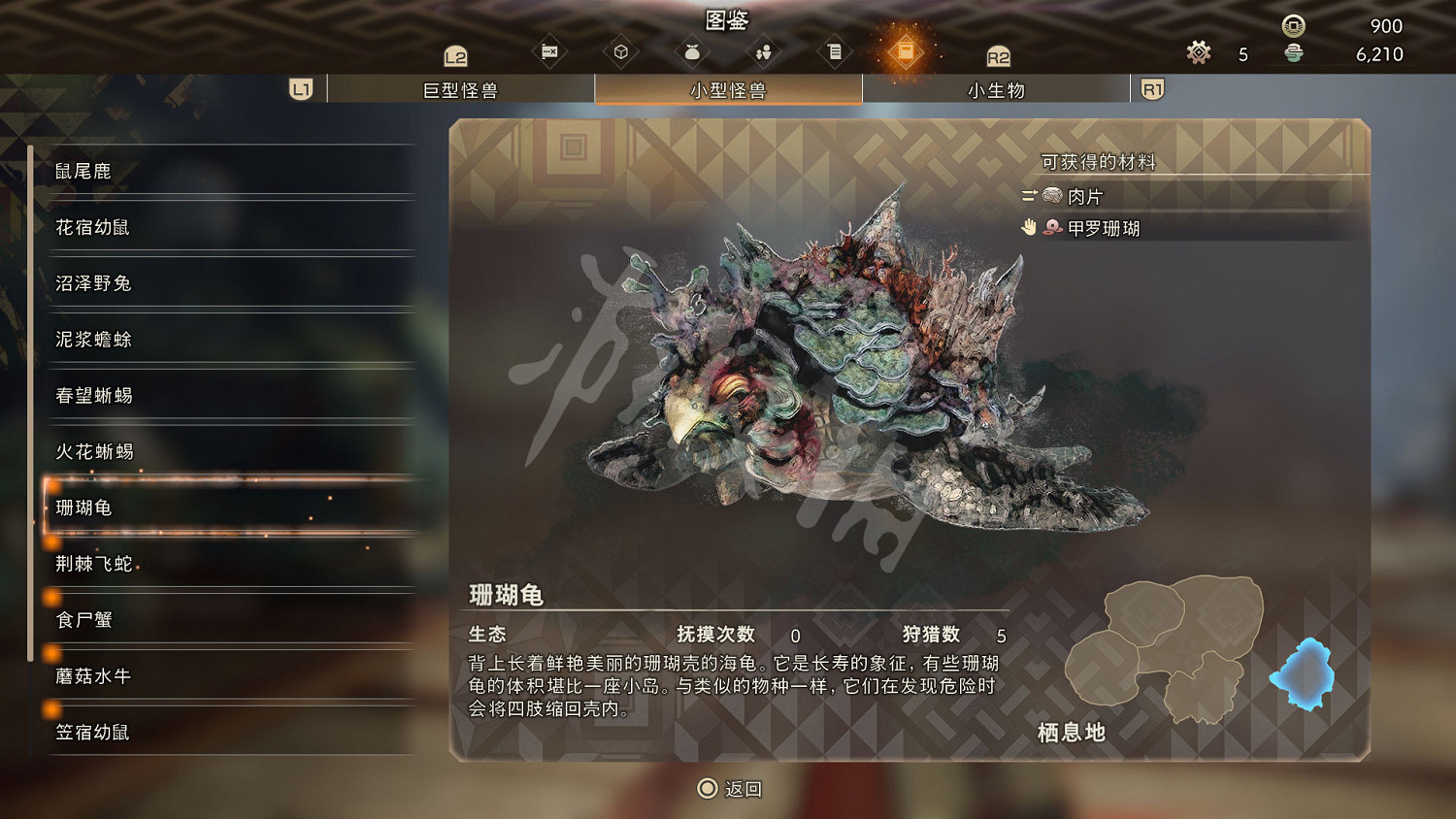Click the 肉片 meat material icon
Image resolution: width=1456 pixels, height=819 pixels.
pyautogui.click(x=1051, y=195)
